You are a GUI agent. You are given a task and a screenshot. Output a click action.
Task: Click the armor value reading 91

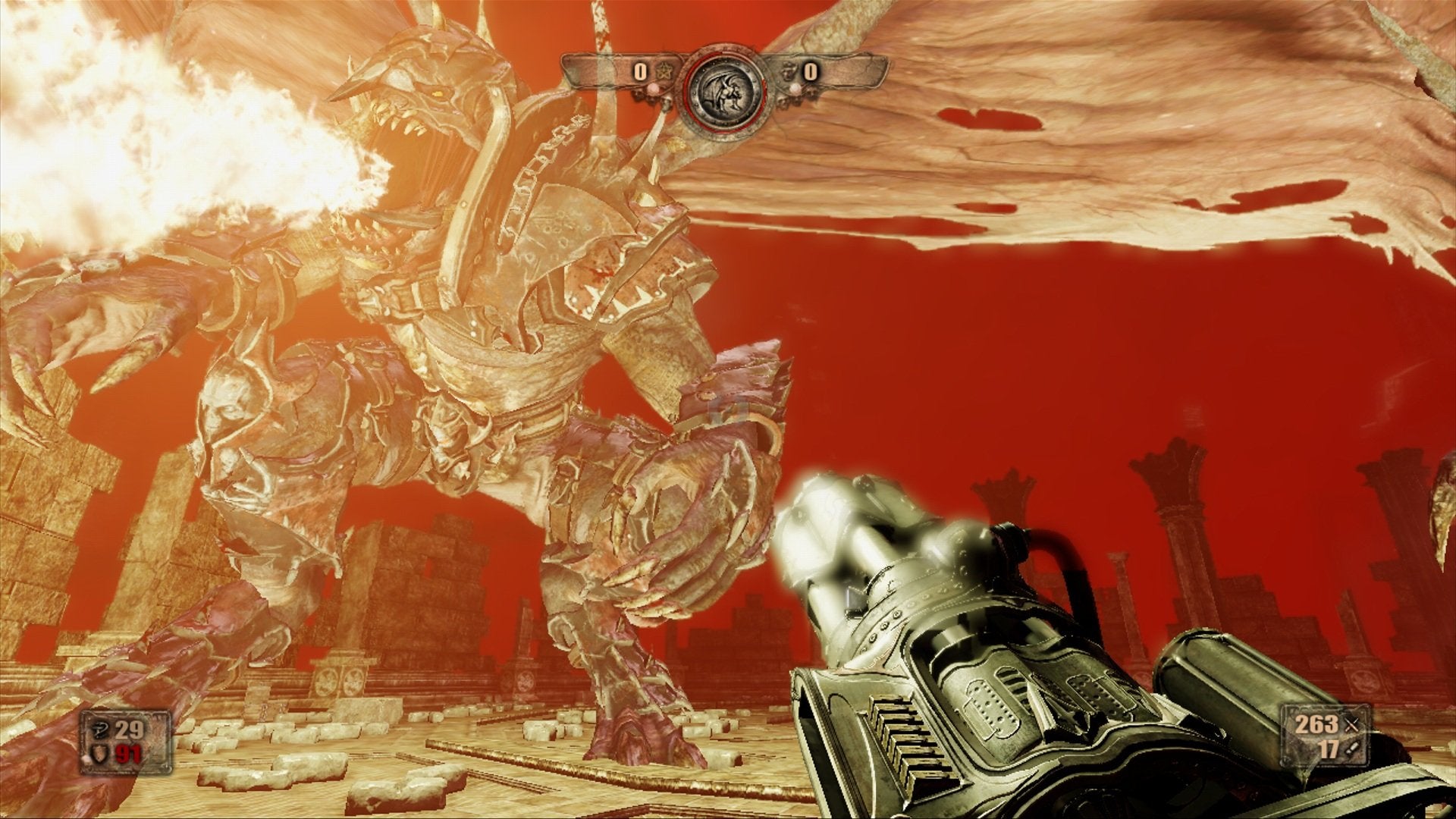(129, 753)
